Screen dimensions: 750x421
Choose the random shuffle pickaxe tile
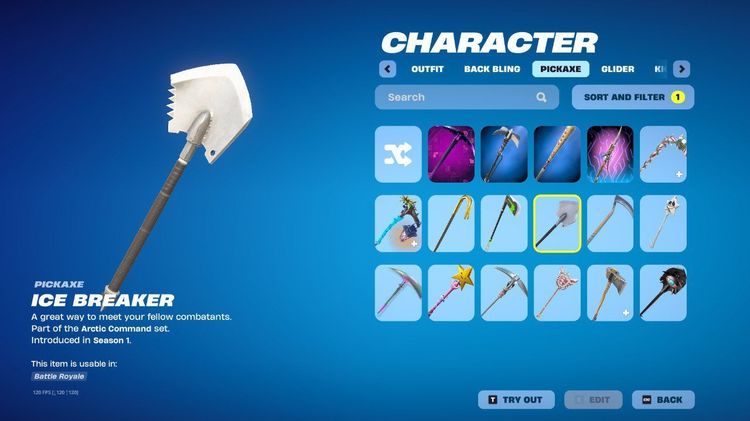point(398,154)
